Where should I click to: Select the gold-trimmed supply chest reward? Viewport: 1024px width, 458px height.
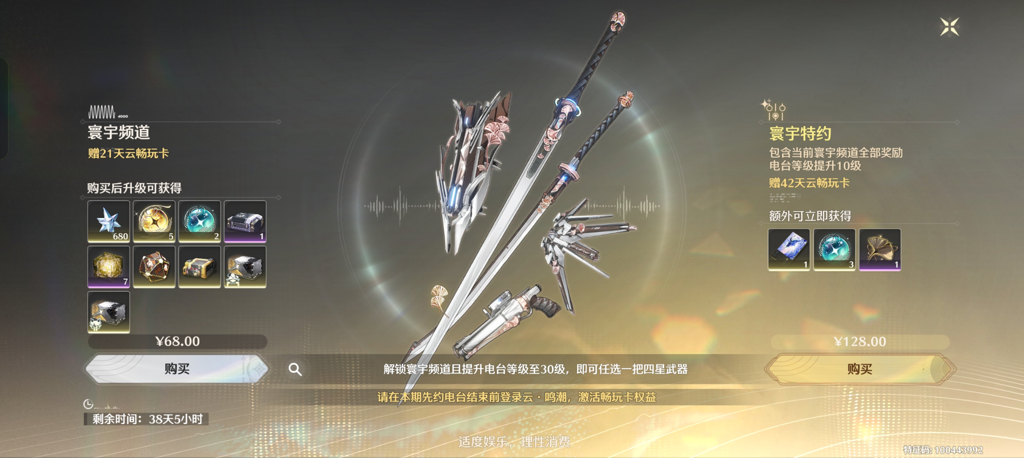(199, 266)
